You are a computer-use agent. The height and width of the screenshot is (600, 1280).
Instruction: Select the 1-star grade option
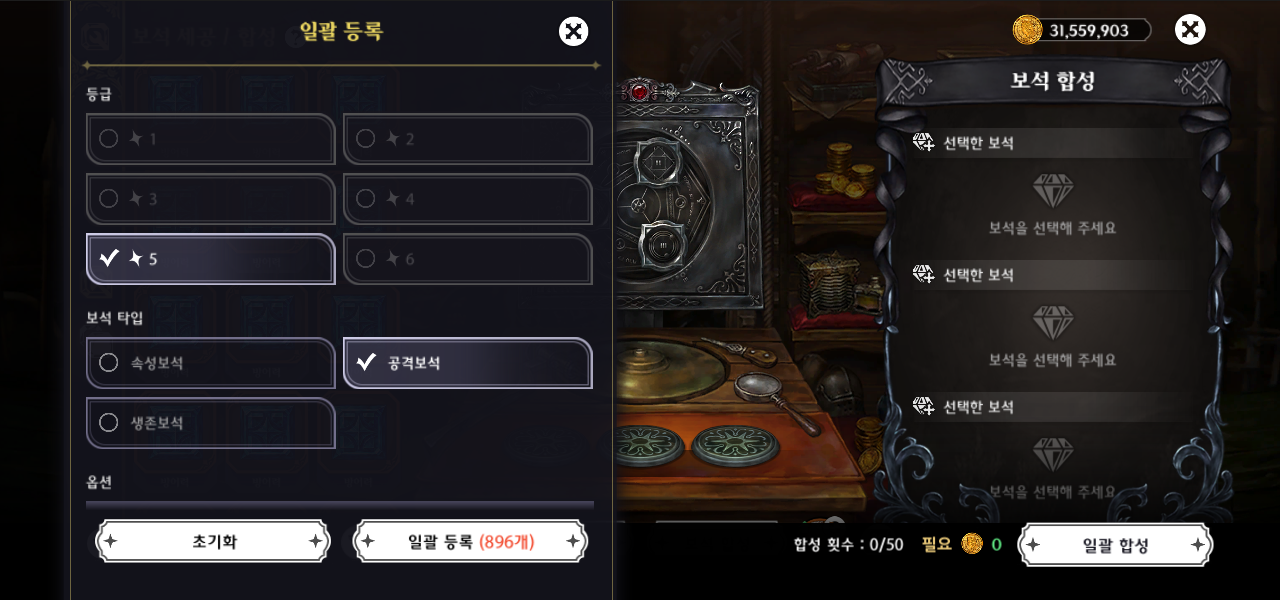(x=210, y=139)
